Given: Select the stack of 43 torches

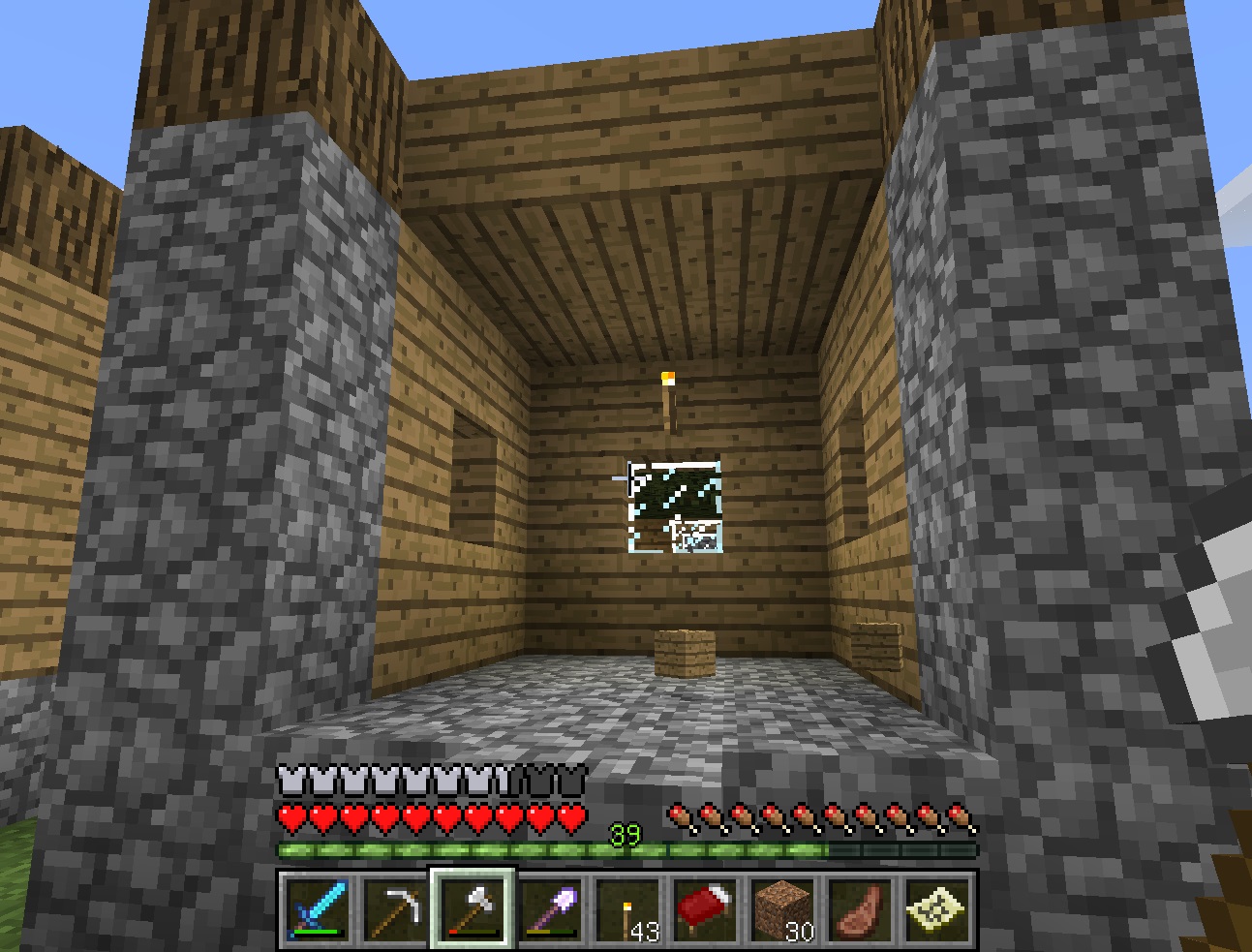Looking at the screenshot, I should click(x=629, y=908).
